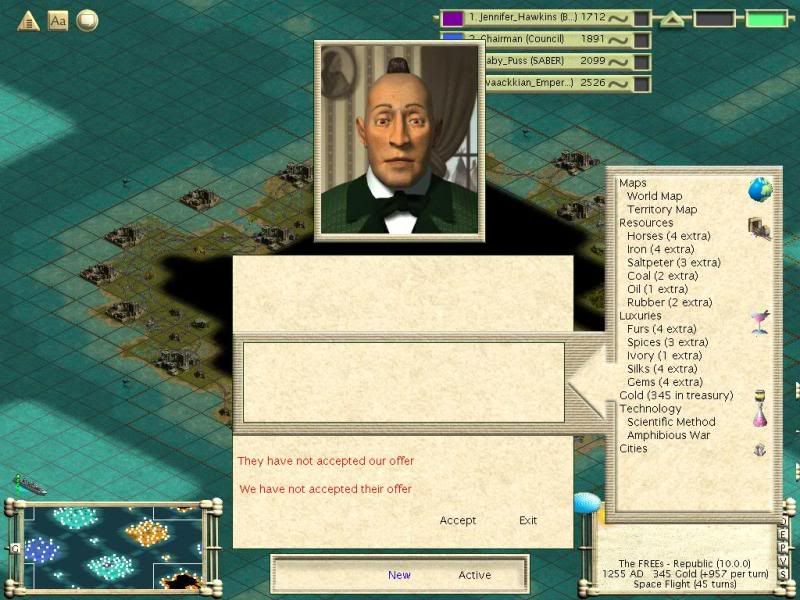Viewport: 800px width, 600px height.
Task: Choose the New deal option
Action: (399, 575)
